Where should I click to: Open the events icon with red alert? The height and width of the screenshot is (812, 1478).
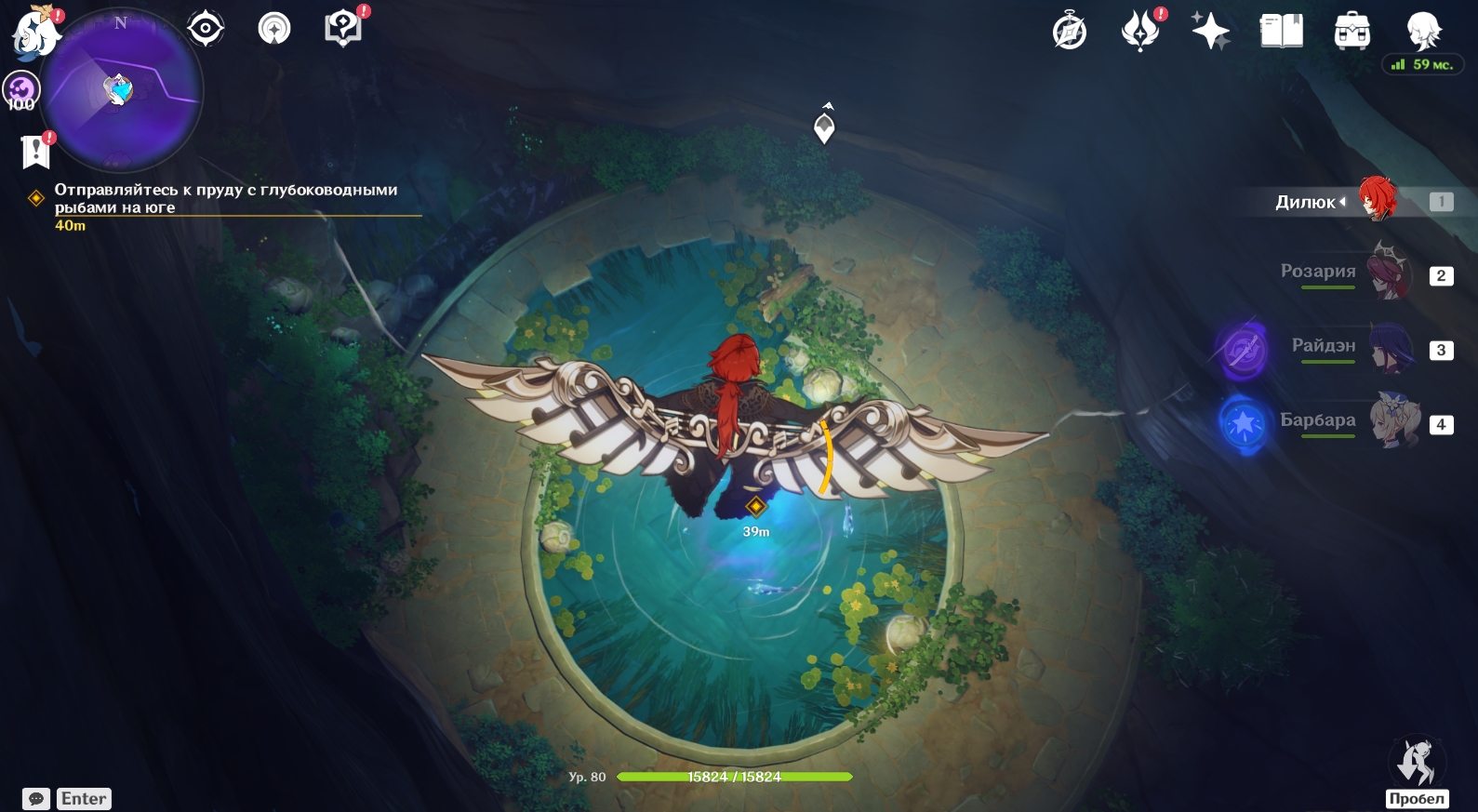pyautogui.click(x=1140, y=33)
